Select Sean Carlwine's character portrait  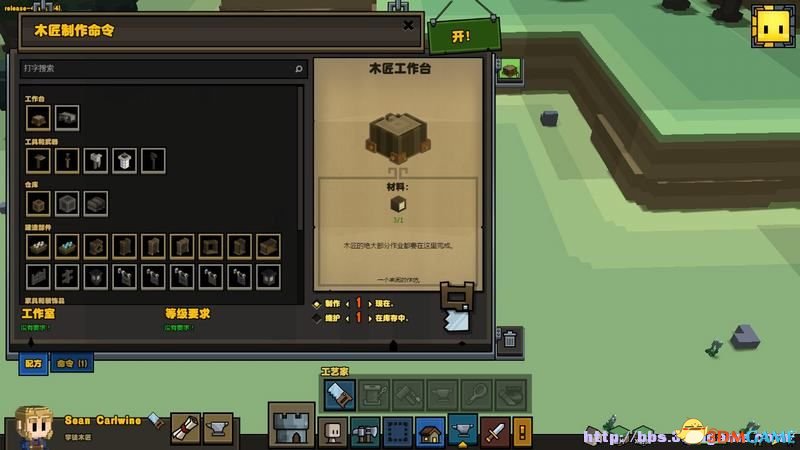click(35, 427)
